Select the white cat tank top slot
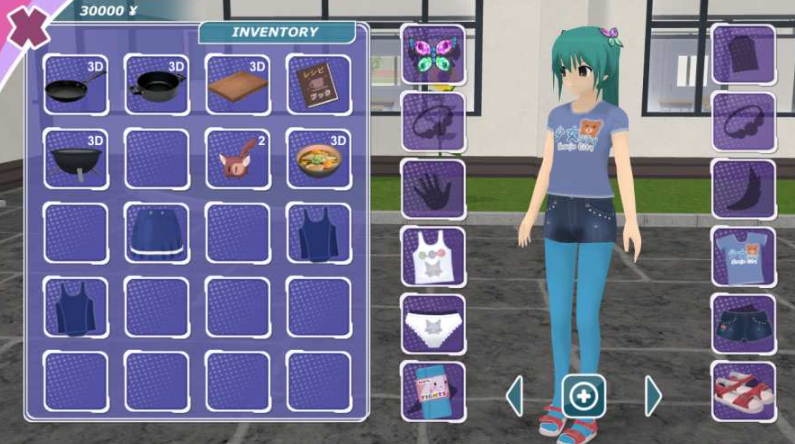The width and height of the screenshot is (795, 444). point(433,257)
